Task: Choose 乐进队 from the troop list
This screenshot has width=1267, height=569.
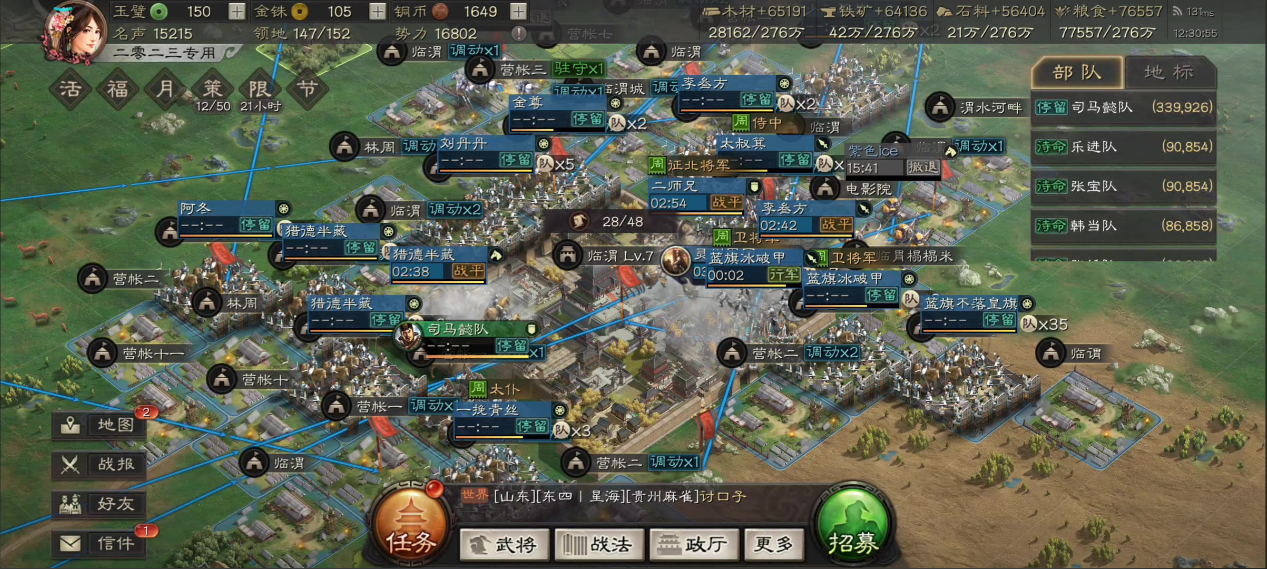Action: (x=1123, y=147)
